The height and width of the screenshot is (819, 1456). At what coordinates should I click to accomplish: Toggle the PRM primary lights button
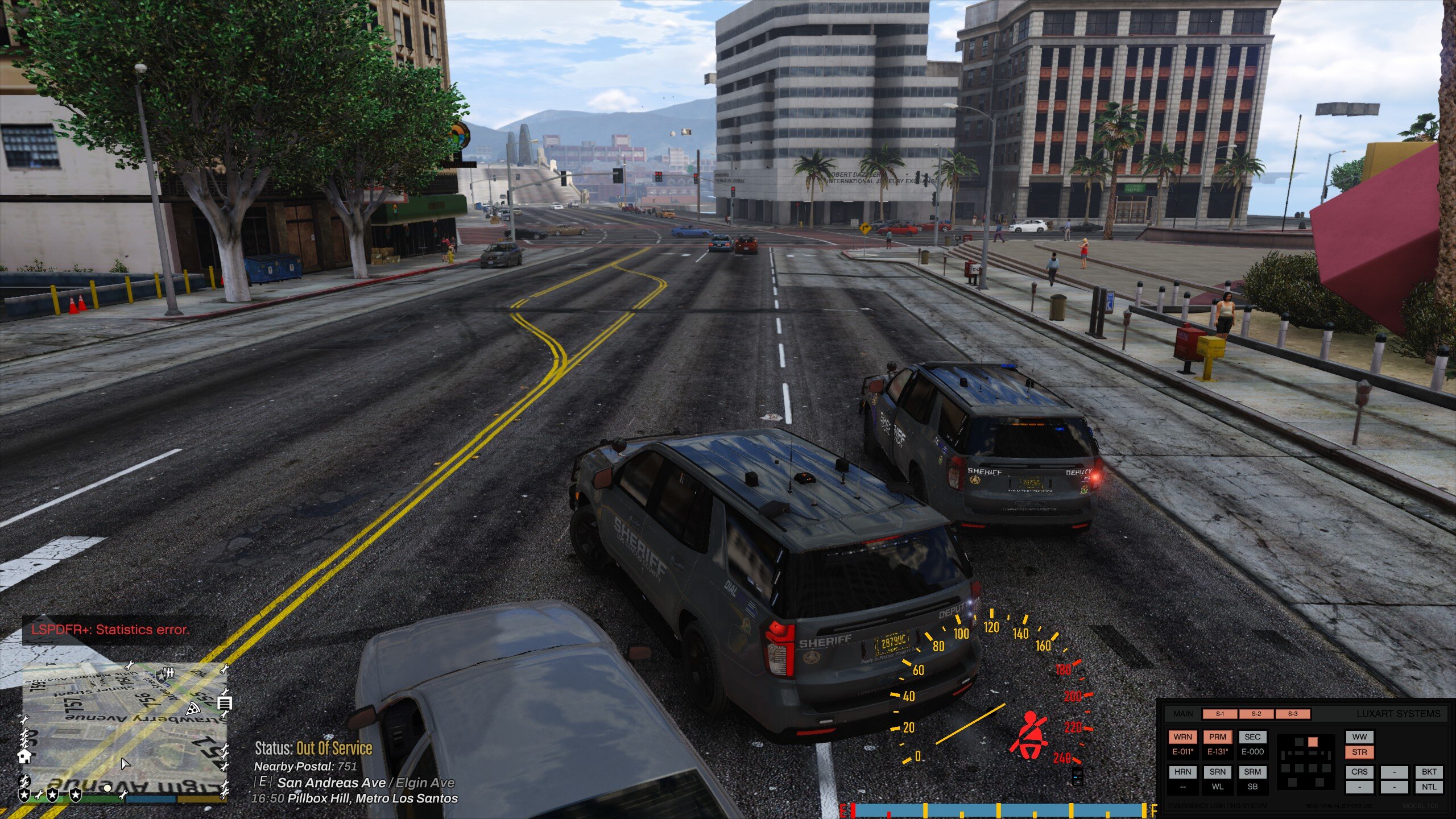coord(1217,737)
